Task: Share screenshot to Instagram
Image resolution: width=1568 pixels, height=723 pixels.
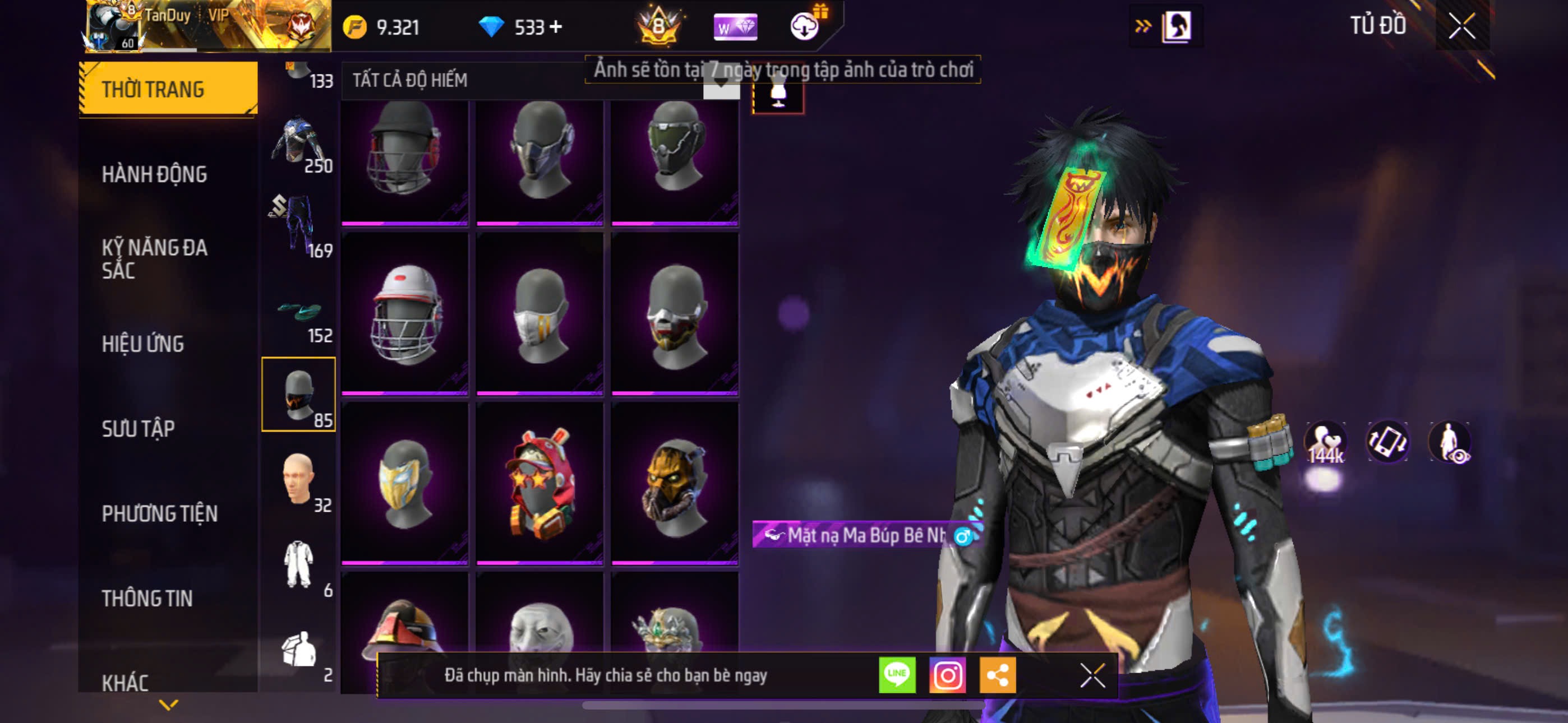Action: tap(947, 674)
